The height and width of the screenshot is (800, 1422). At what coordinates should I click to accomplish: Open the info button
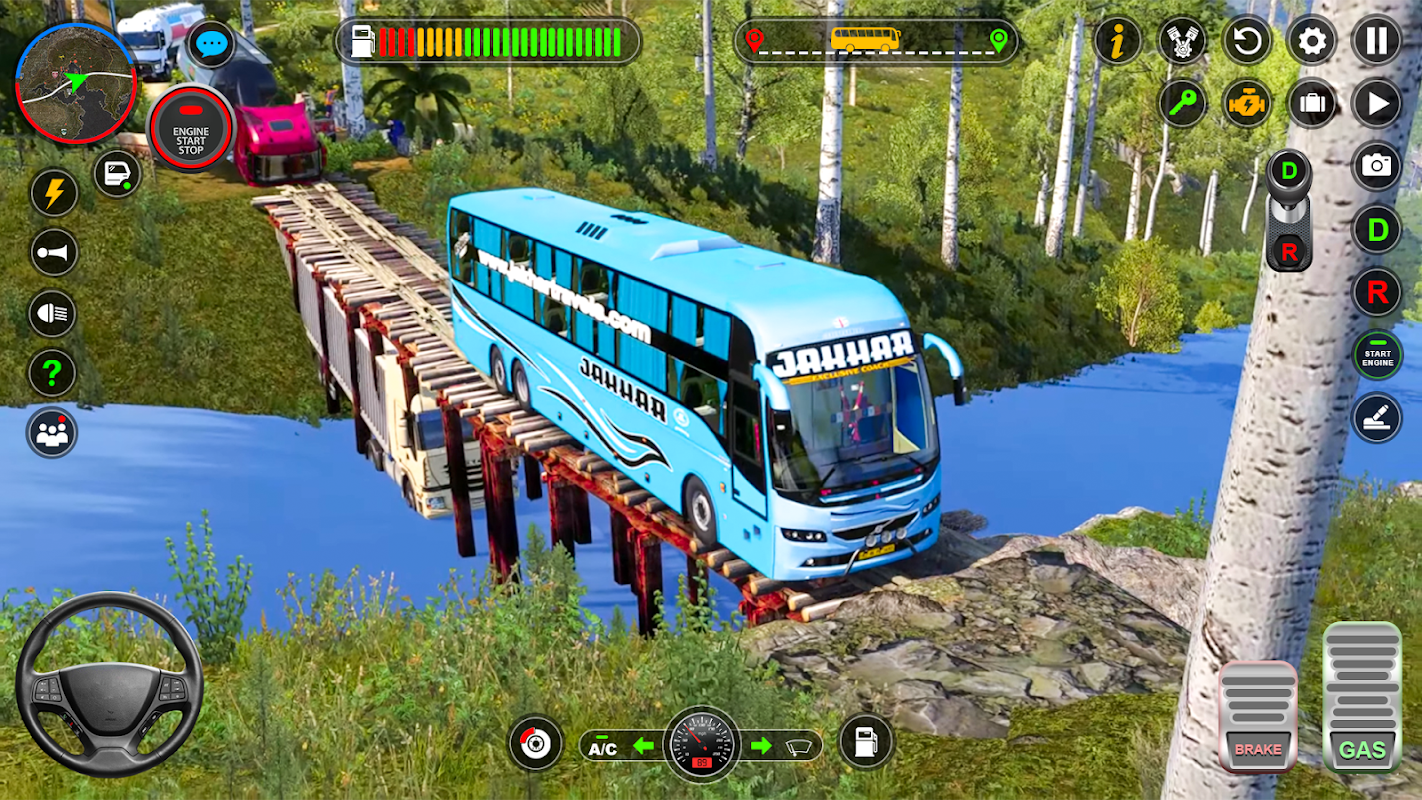[1118, 41]
